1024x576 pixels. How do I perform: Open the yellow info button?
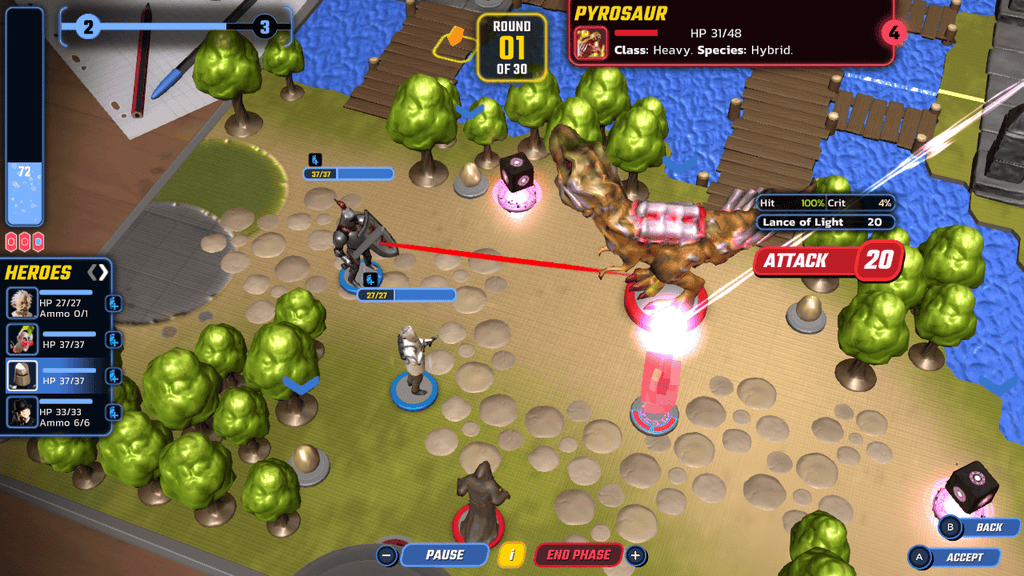pyautogui.click(x=512, y=555)
